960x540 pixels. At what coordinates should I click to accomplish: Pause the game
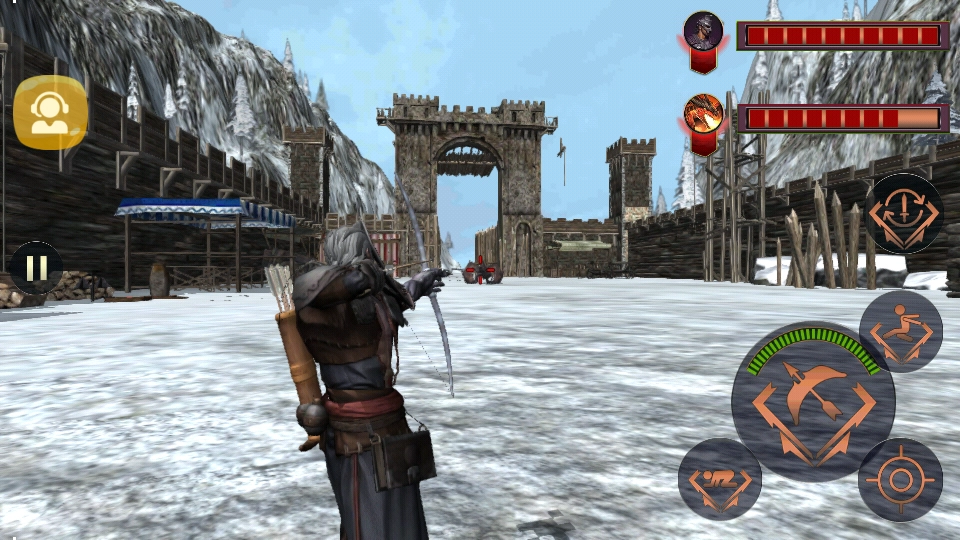pyautogui.click(x=36, y=268)
